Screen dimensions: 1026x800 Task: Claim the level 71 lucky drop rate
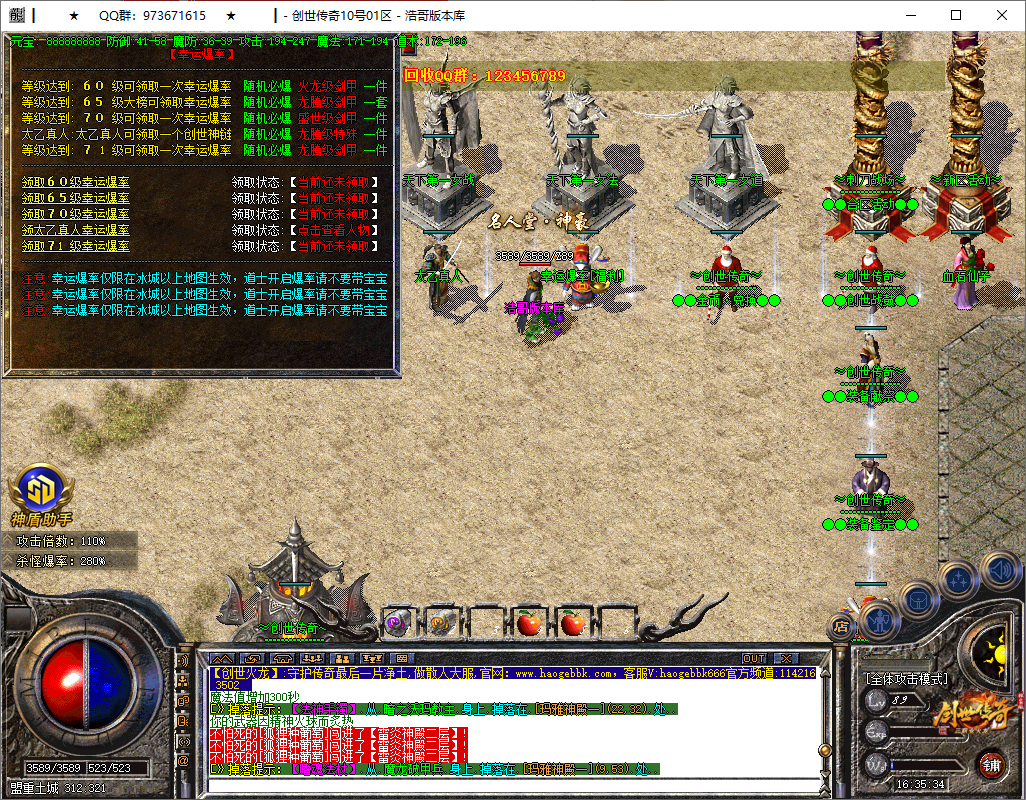[76, 246]
